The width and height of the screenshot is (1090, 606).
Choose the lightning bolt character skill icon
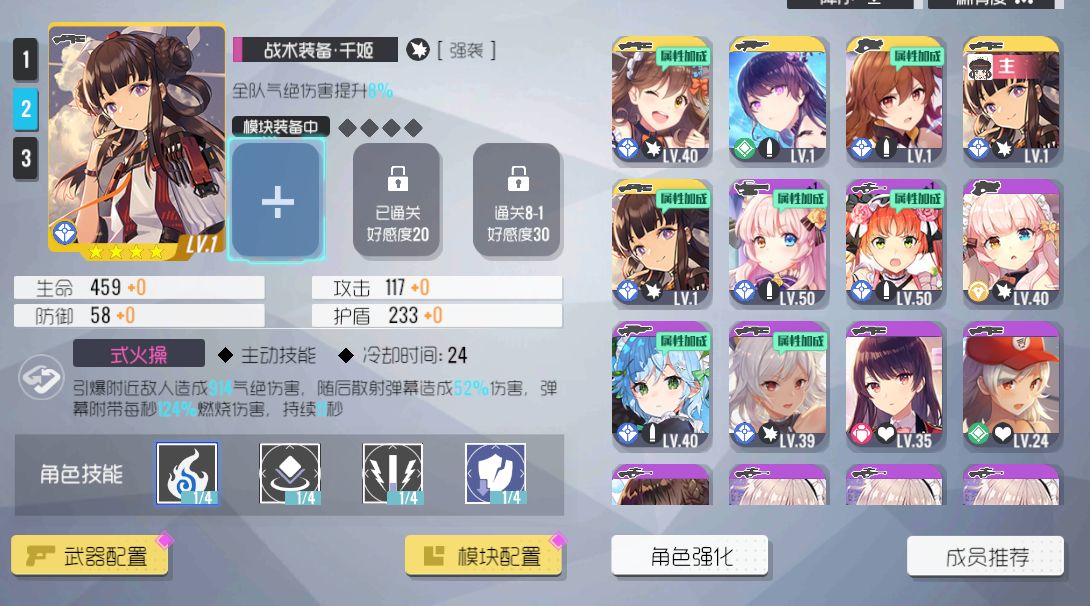coord(393,473)
